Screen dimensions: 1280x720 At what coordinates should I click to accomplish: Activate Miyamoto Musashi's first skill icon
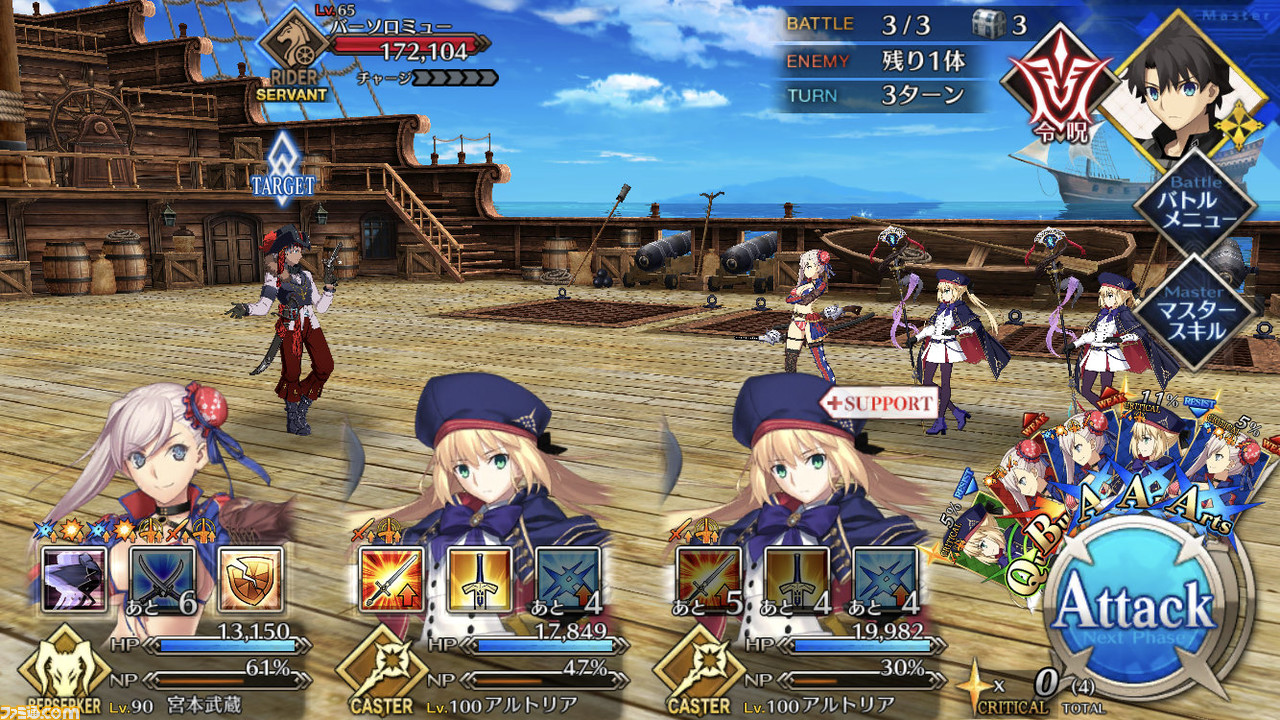tap(75, 579)
